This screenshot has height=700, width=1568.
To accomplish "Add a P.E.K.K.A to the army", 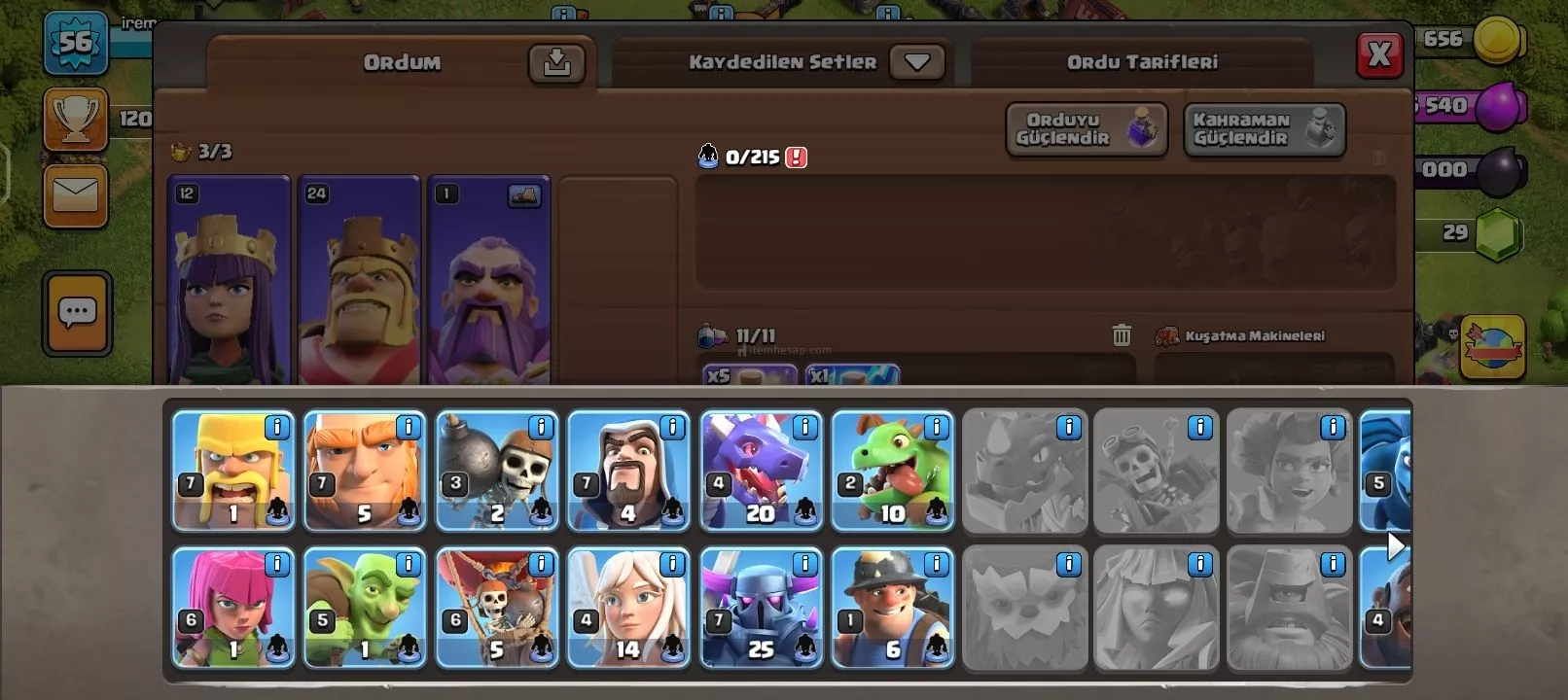I will pos(761,609).
